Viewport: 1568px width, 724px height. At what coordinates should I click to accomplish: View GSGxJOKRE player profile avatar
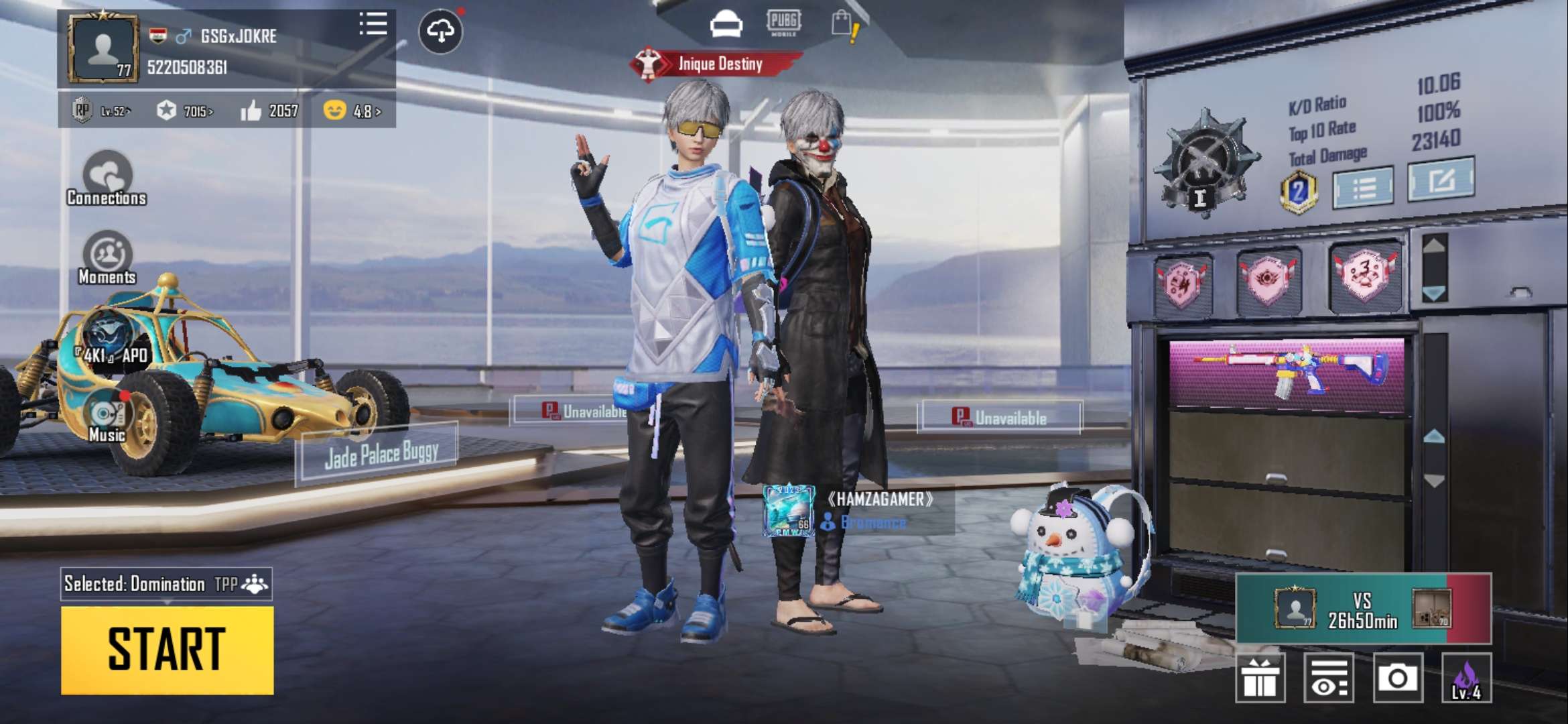pyautogui.click(x=103, y=50)
